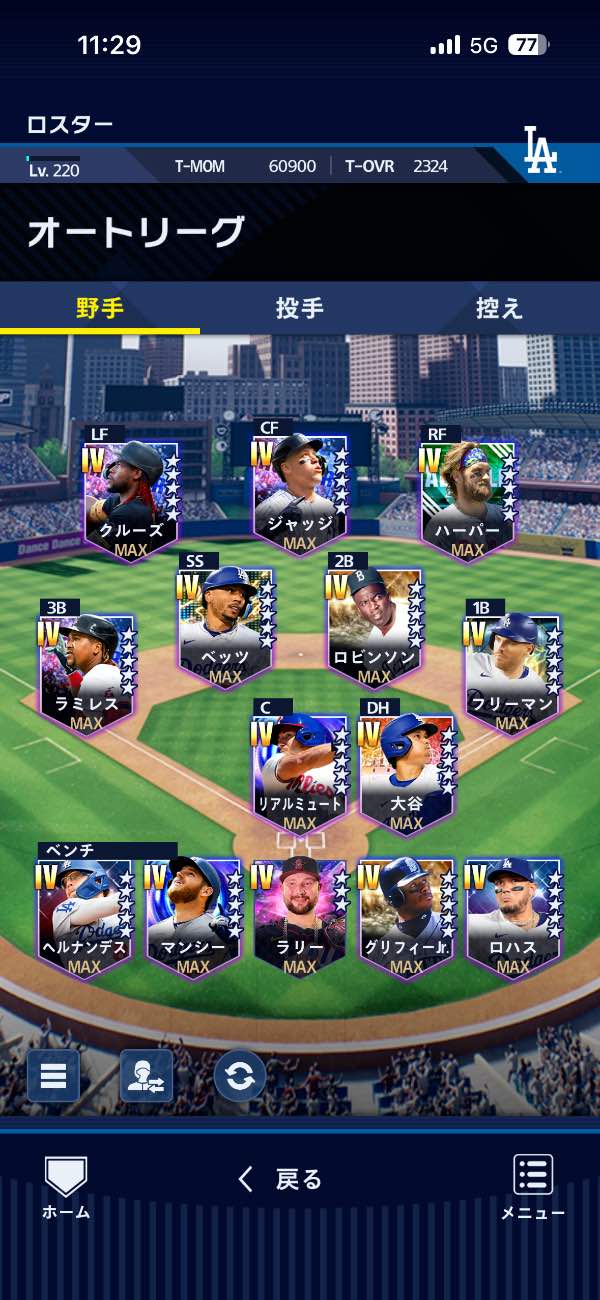Click the player swap icon button

pos(146,1076)
